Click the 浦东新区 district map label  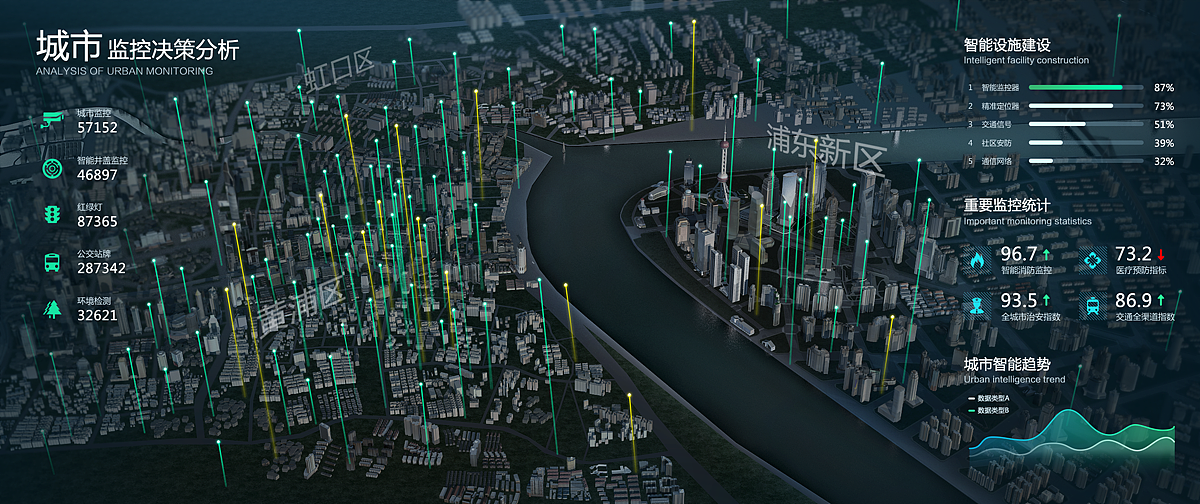pyautogui.click(x=826, y=147)
